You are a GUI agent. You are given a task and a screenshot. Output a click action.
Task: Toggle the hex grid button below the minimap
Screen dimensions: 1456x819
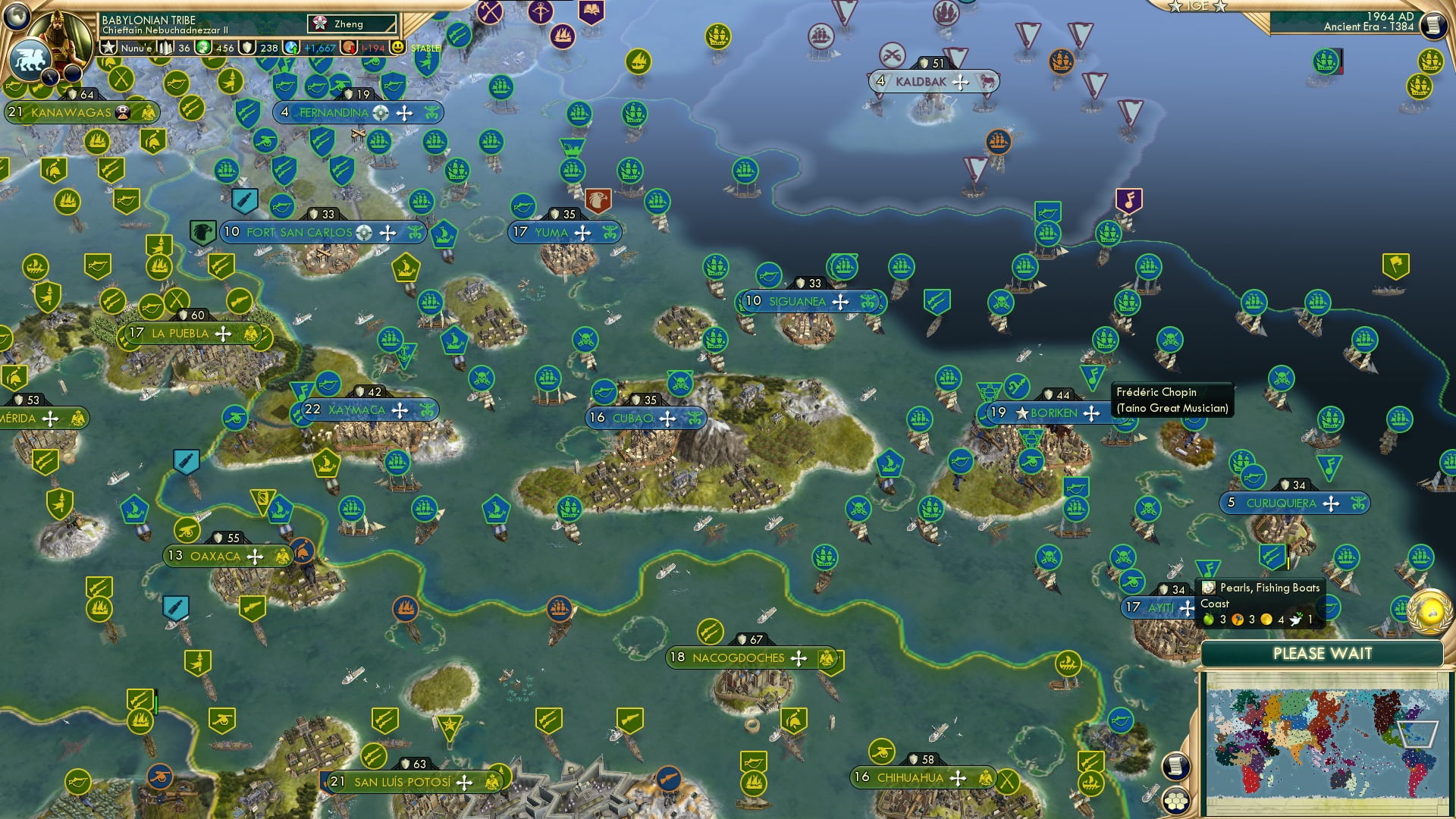coord(1175,802)
